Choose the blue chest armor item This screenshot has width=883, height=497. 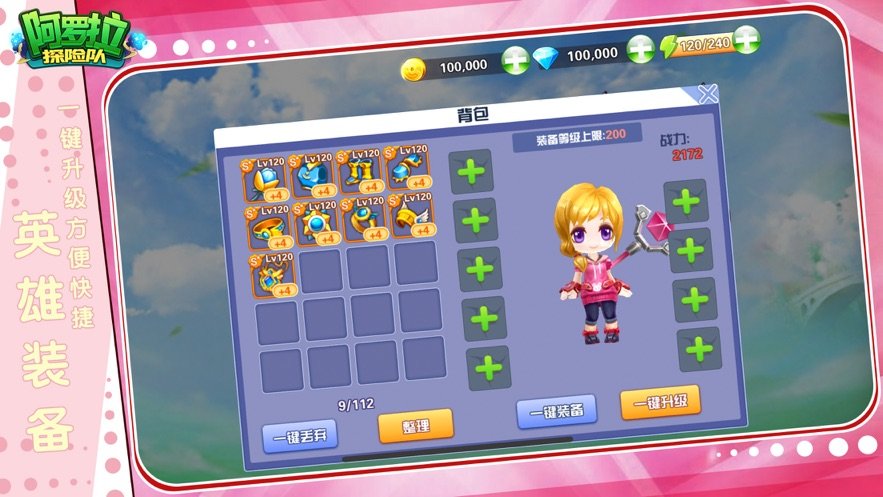(x=313, y=176)
